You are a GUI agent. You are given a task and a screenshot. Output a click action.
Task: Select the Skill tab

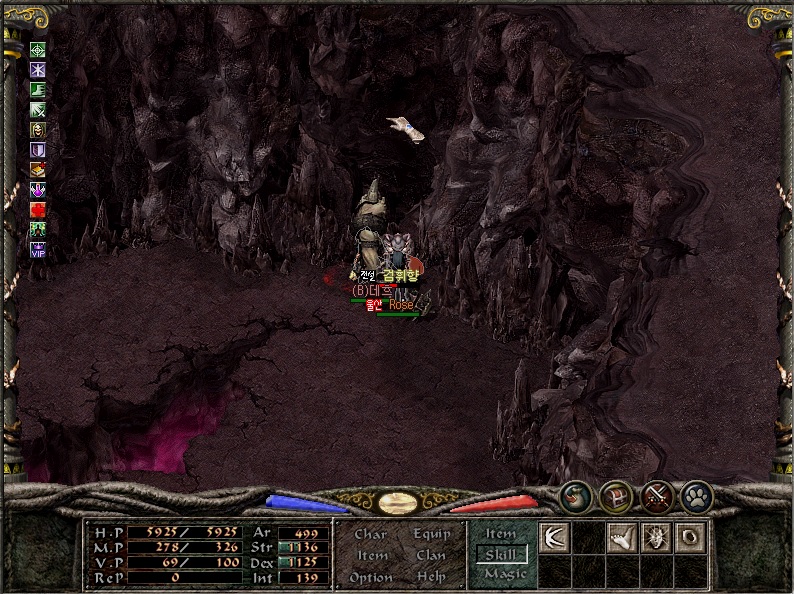(x=501, y=555)
